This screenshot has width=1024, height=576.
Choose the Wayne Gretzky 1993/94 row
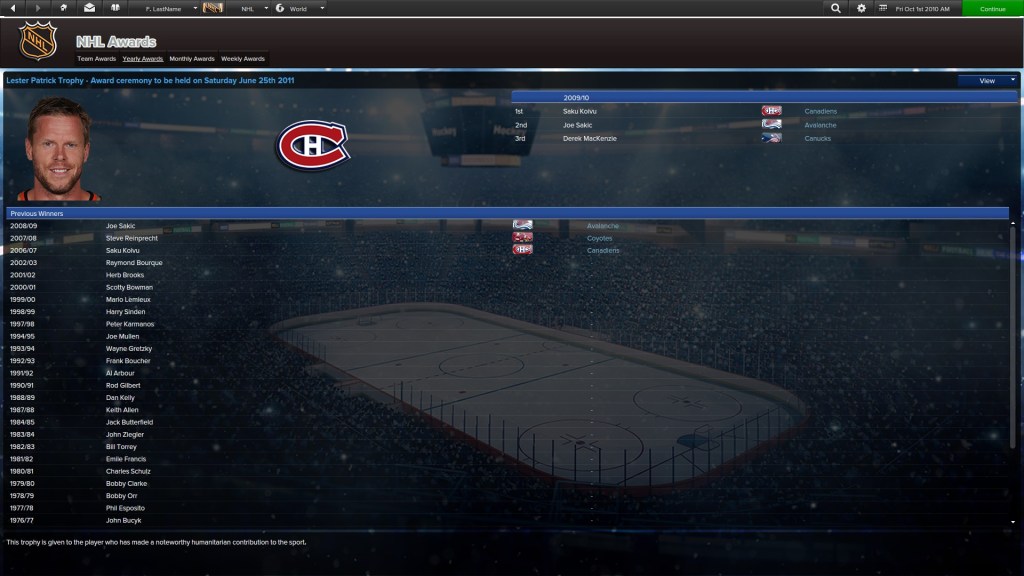pyautogui.click(x=129, y=349)
